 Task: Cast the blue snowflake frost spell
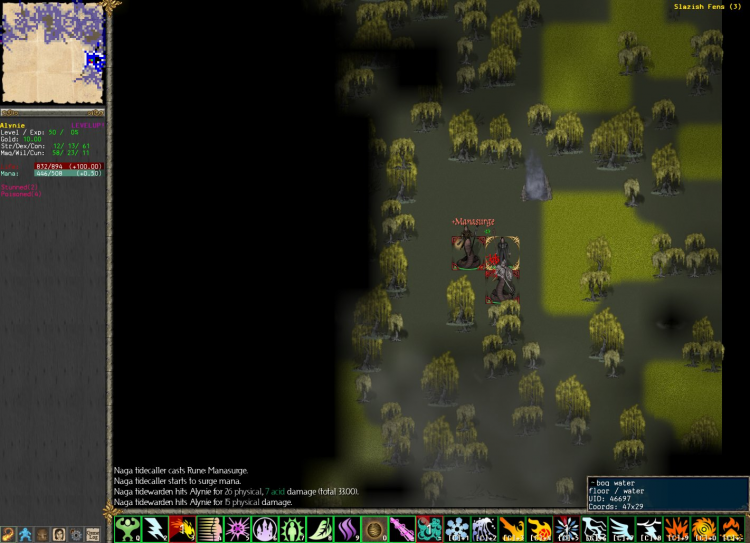(x=456, y=529)
